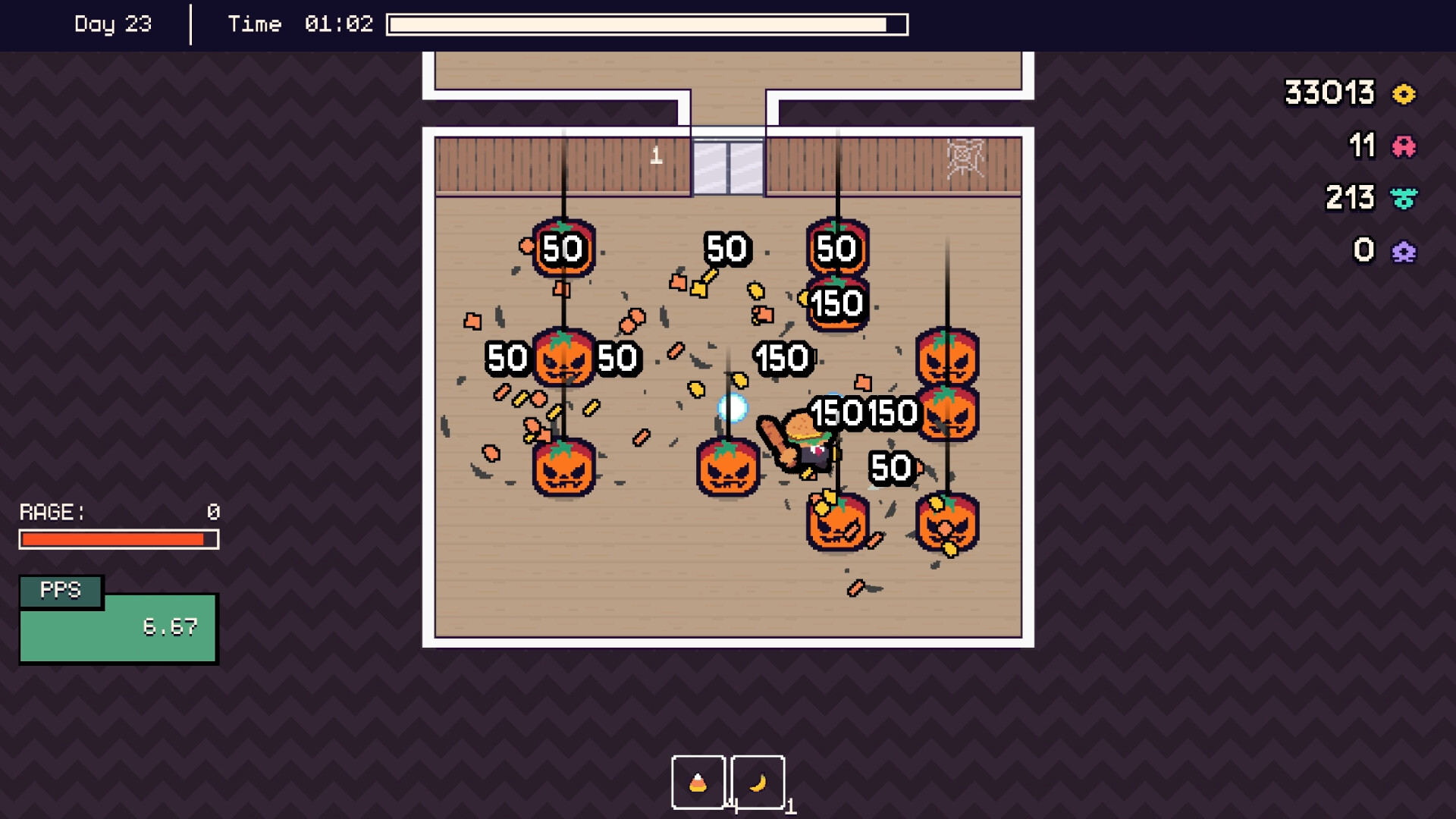Click the pumpkin showing 150 damage
The image size is (1456, 819).
point(836,303)
